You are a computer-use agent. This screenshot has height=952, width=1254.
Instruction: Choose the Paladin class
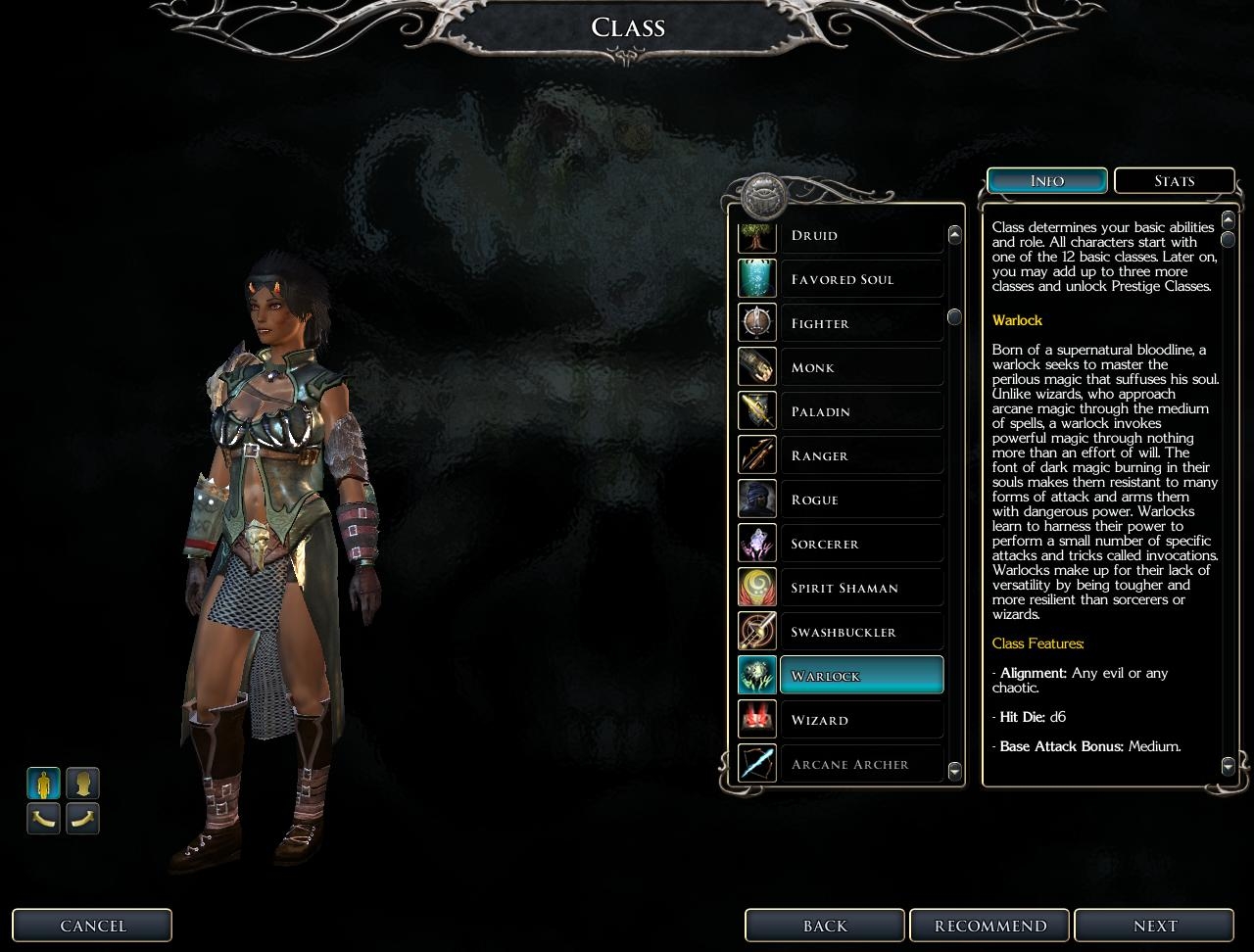pyautogui.click(x=860, y=412)
